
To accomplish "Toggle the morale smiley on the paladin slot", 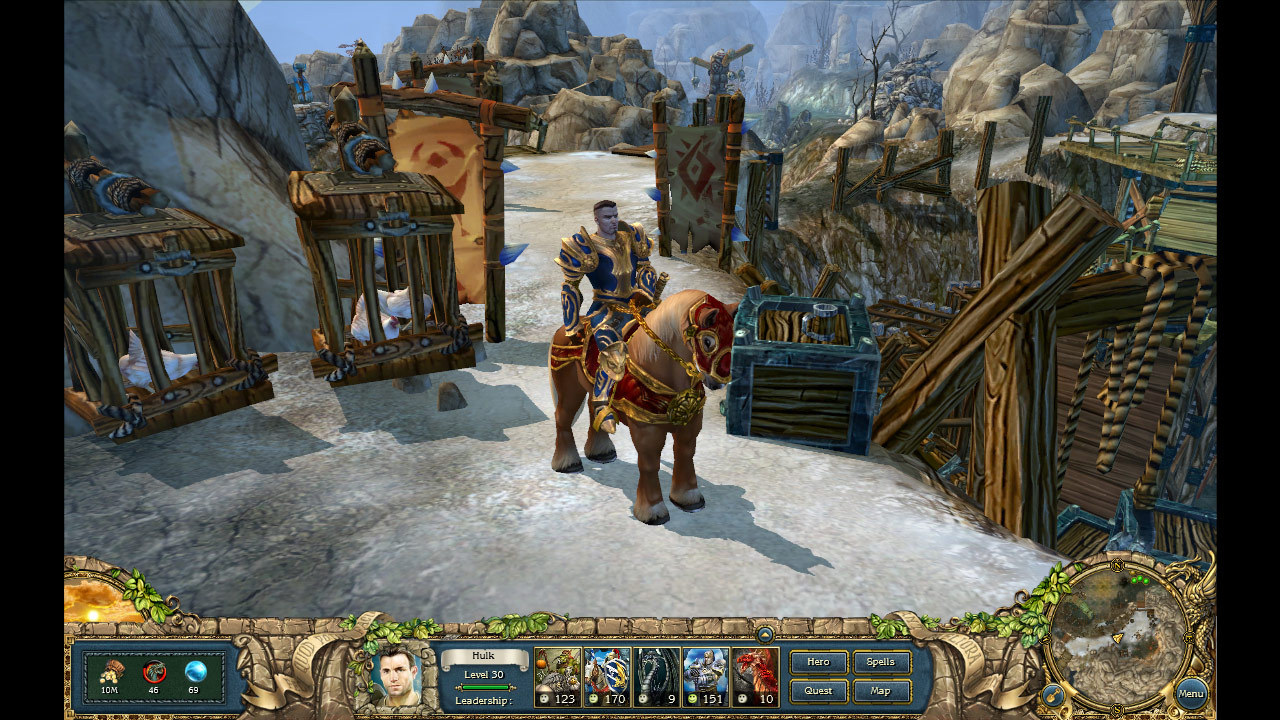I will click(x=691, y=698).
